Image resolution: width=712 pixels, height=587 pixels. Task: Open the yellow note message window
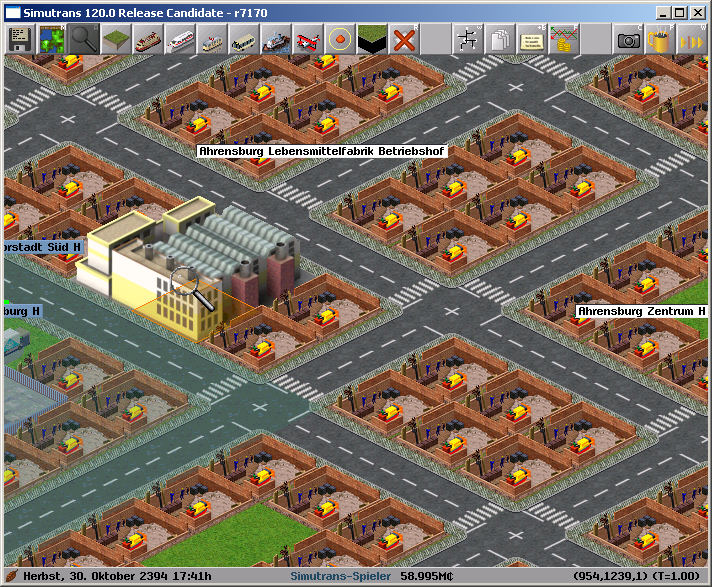(x=530, y=40)
